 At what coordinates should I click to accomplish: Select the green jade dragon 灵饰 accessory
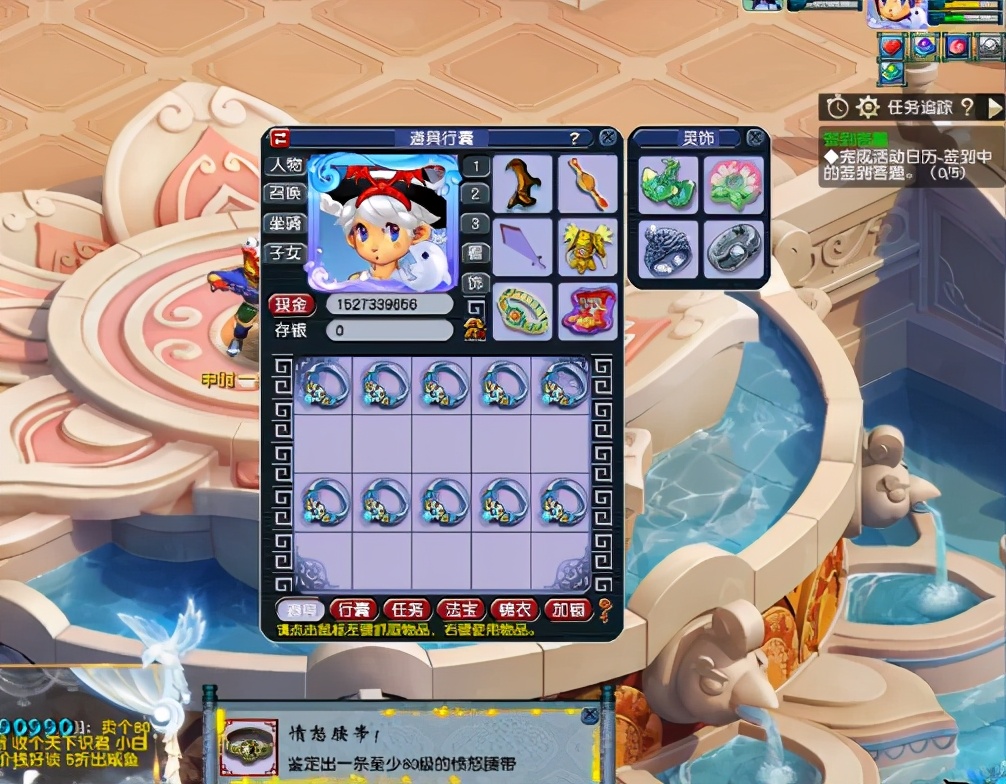pyautogui.click(x=666, y=183)
